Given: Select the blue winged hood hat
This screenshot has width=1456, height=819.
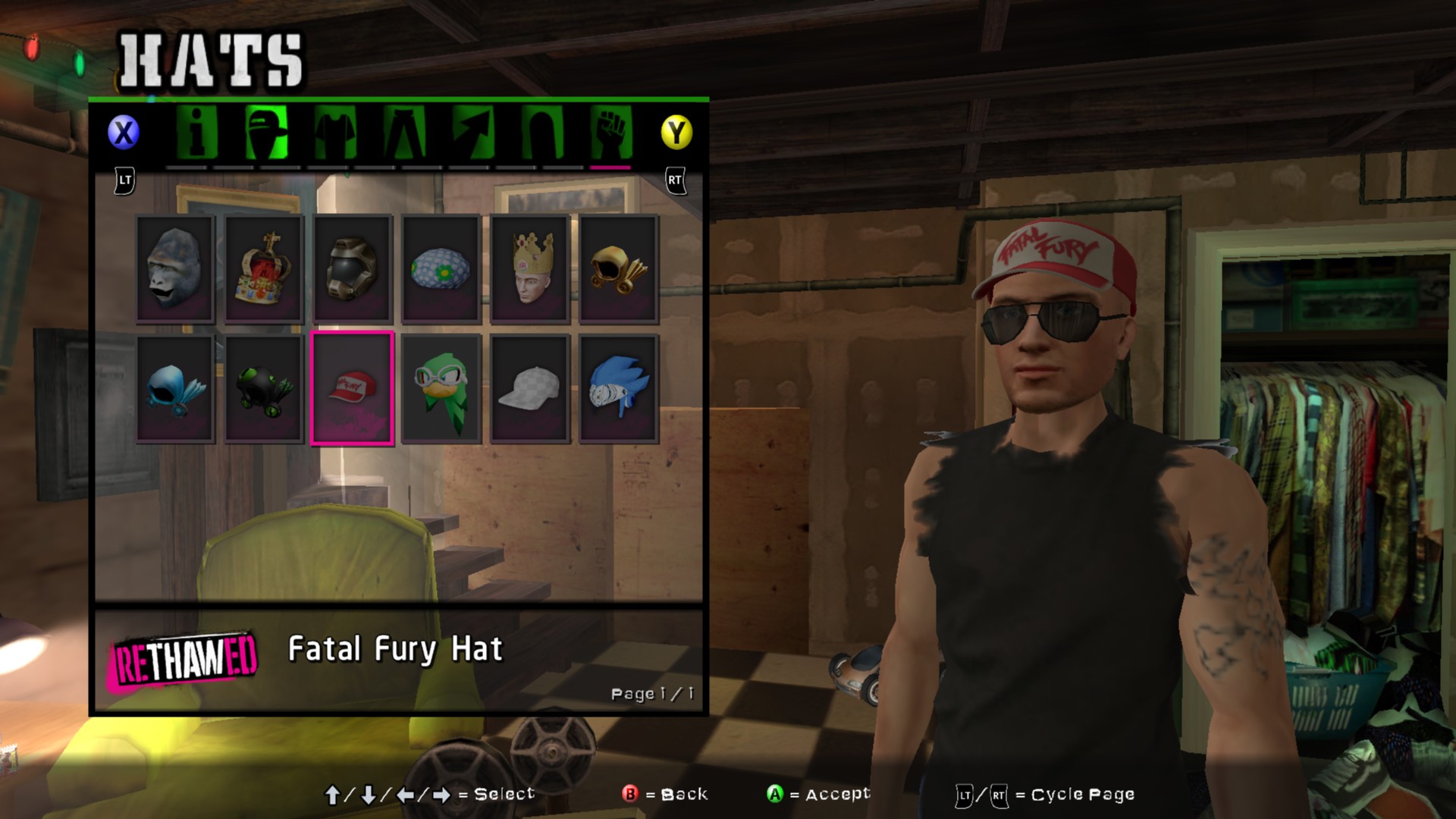Looking at the screenshot, I should click(x=175, y=388).
